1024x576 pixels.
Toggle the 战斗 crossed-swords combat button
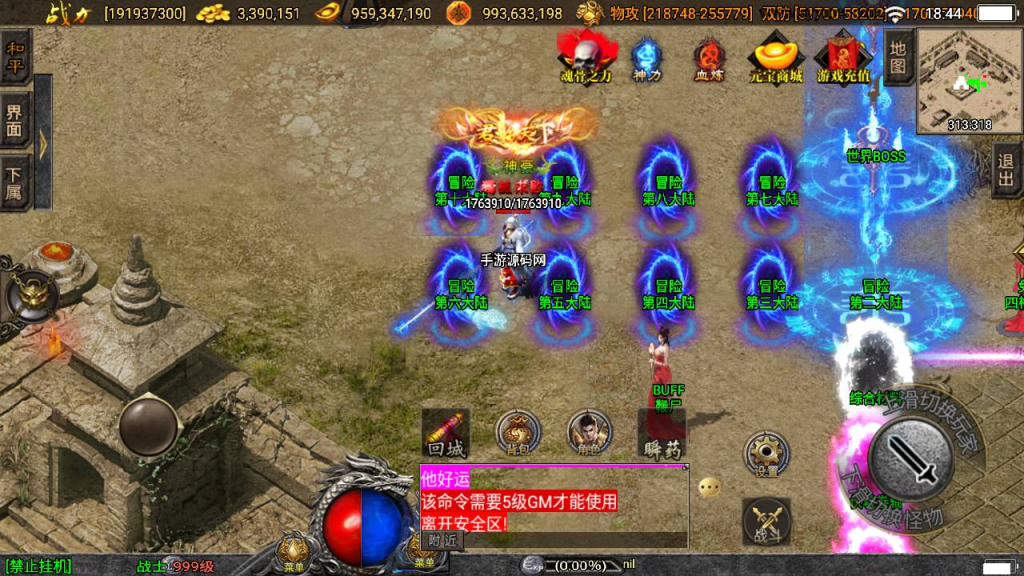pos(766,521)
